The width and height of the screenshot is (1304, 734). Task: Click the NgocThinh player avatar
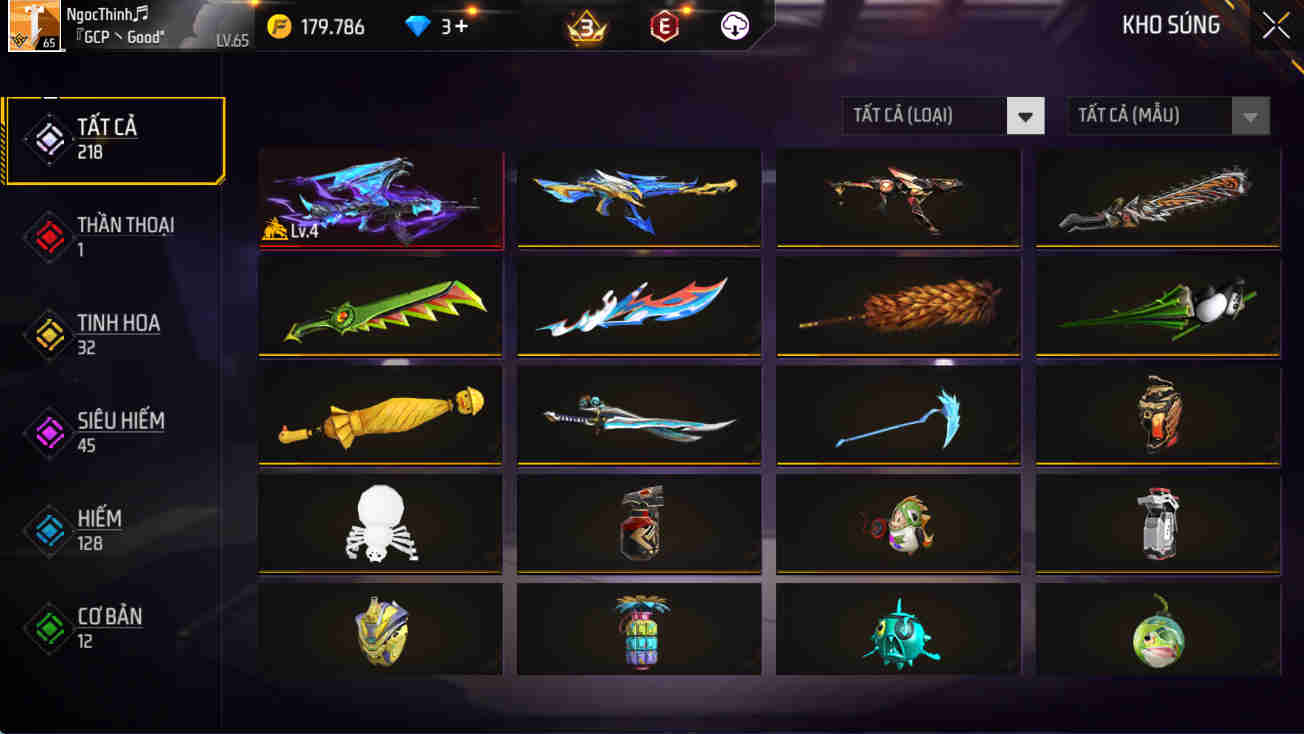click(36, 26)
